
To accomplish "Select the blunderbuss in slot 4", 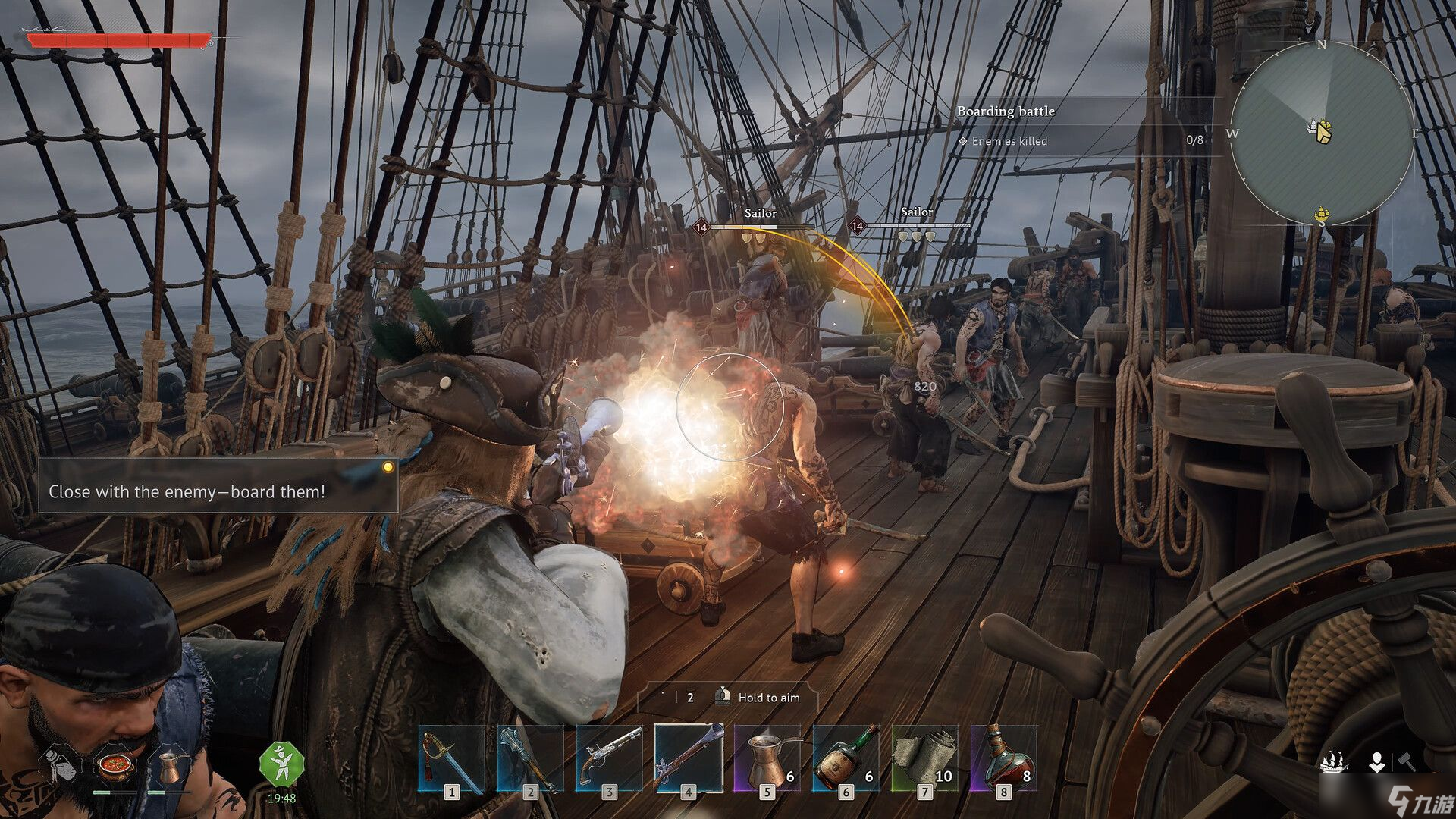I will (688, 760).
